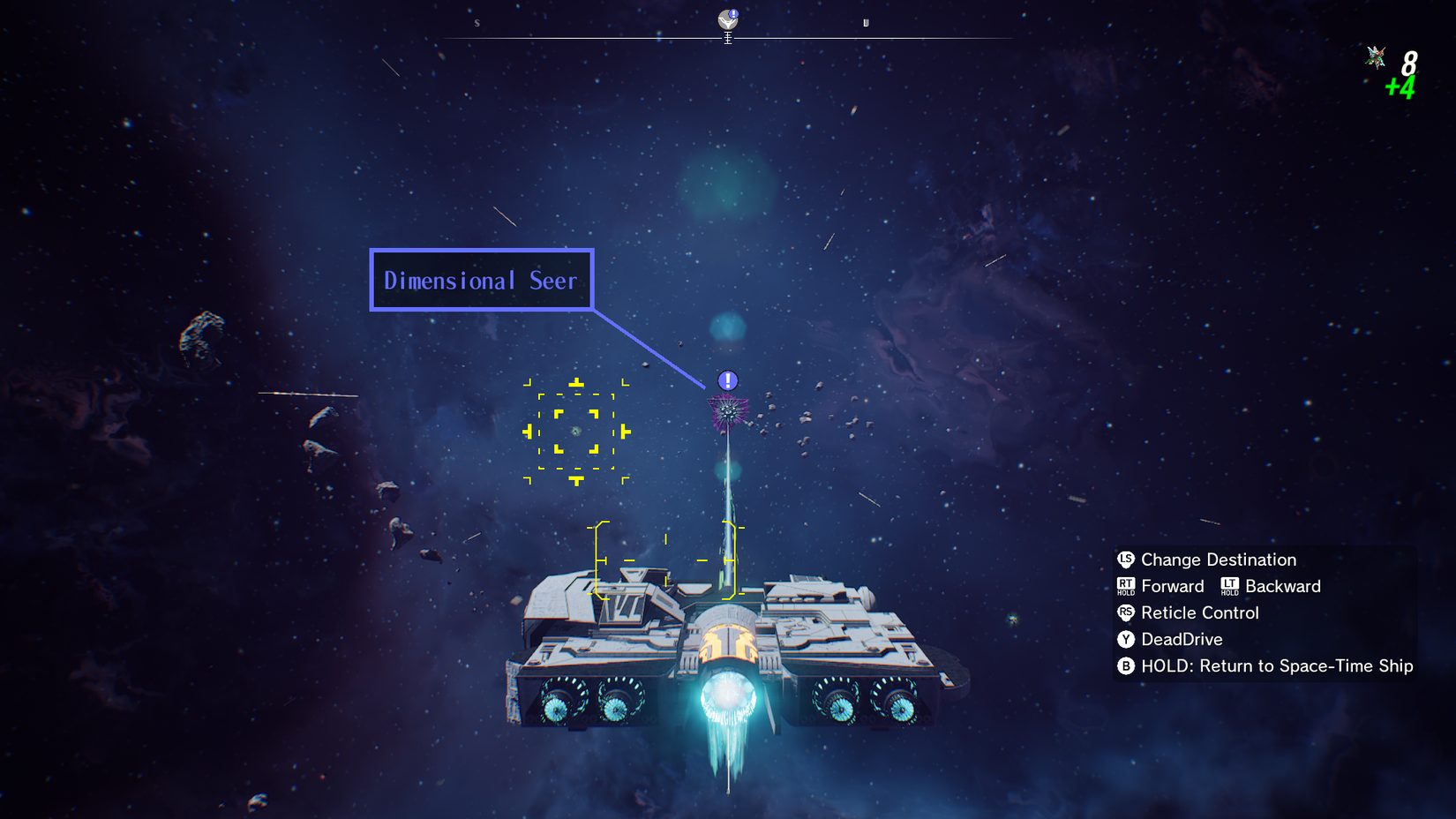Click the RT button icon beside Forward
This screenshot has width=1456, height=819.
pos(1124,583)
